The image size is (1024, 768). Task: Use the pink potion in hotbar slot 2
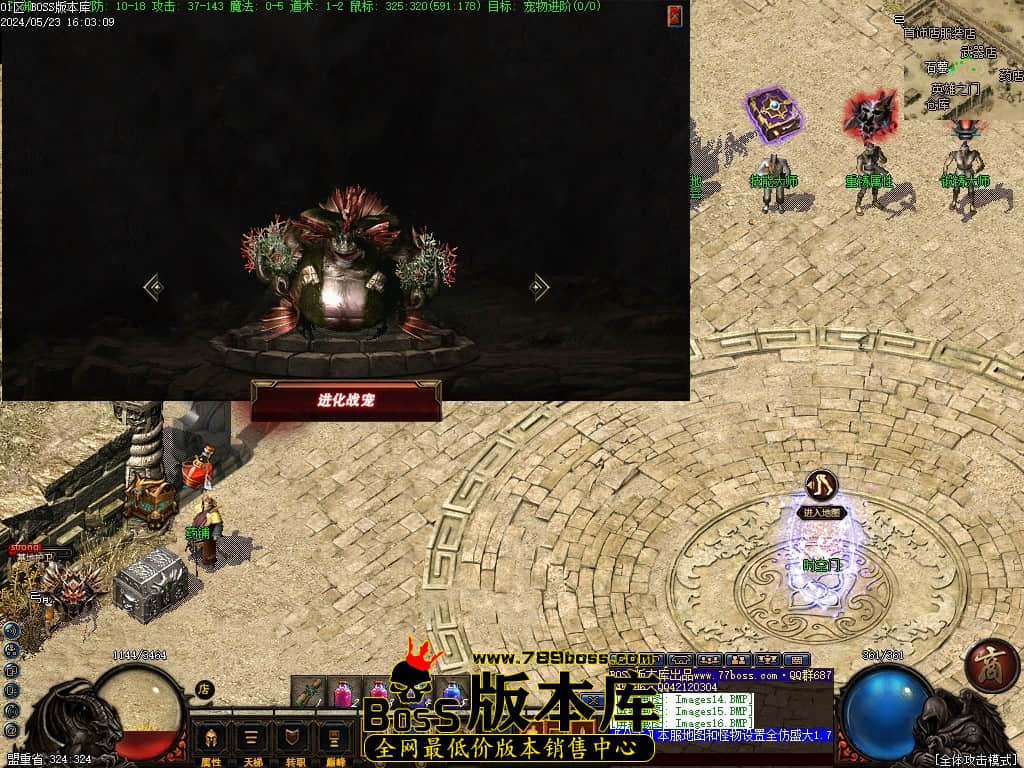343,691
